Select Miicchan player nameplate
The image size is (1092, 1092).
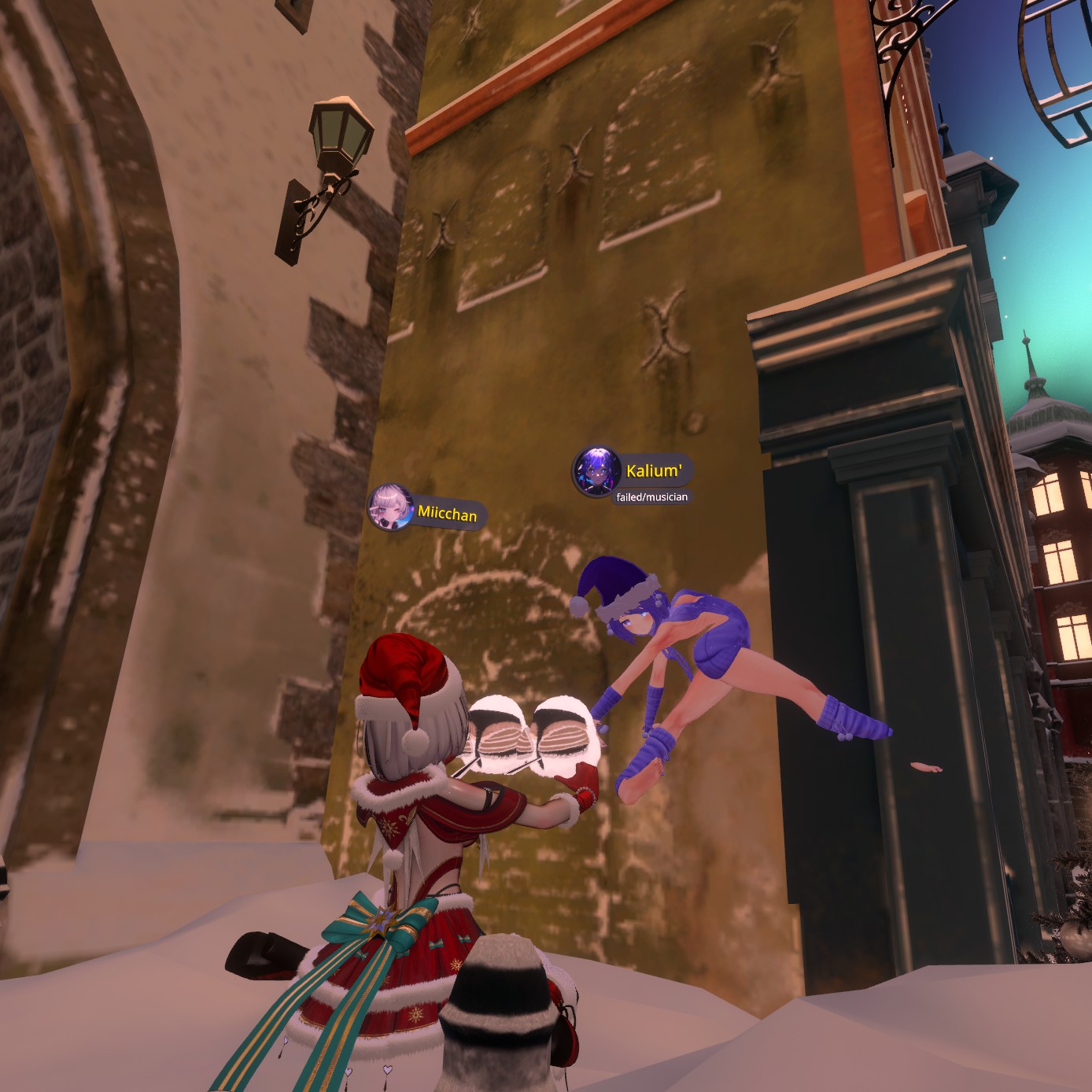pos(447,514)
